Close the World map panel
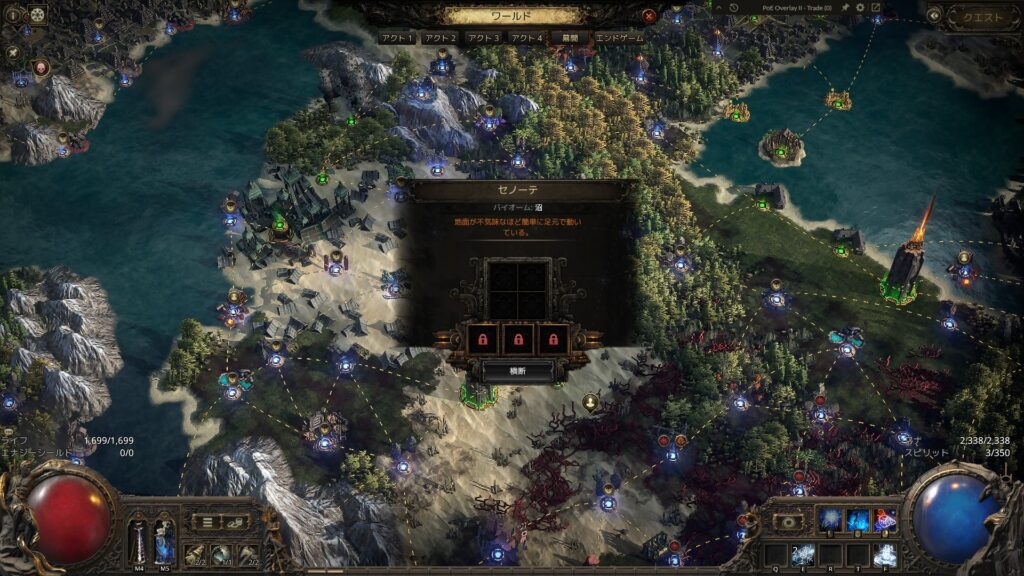Viewport: 1024px width, 576px height. pos(649,16)
